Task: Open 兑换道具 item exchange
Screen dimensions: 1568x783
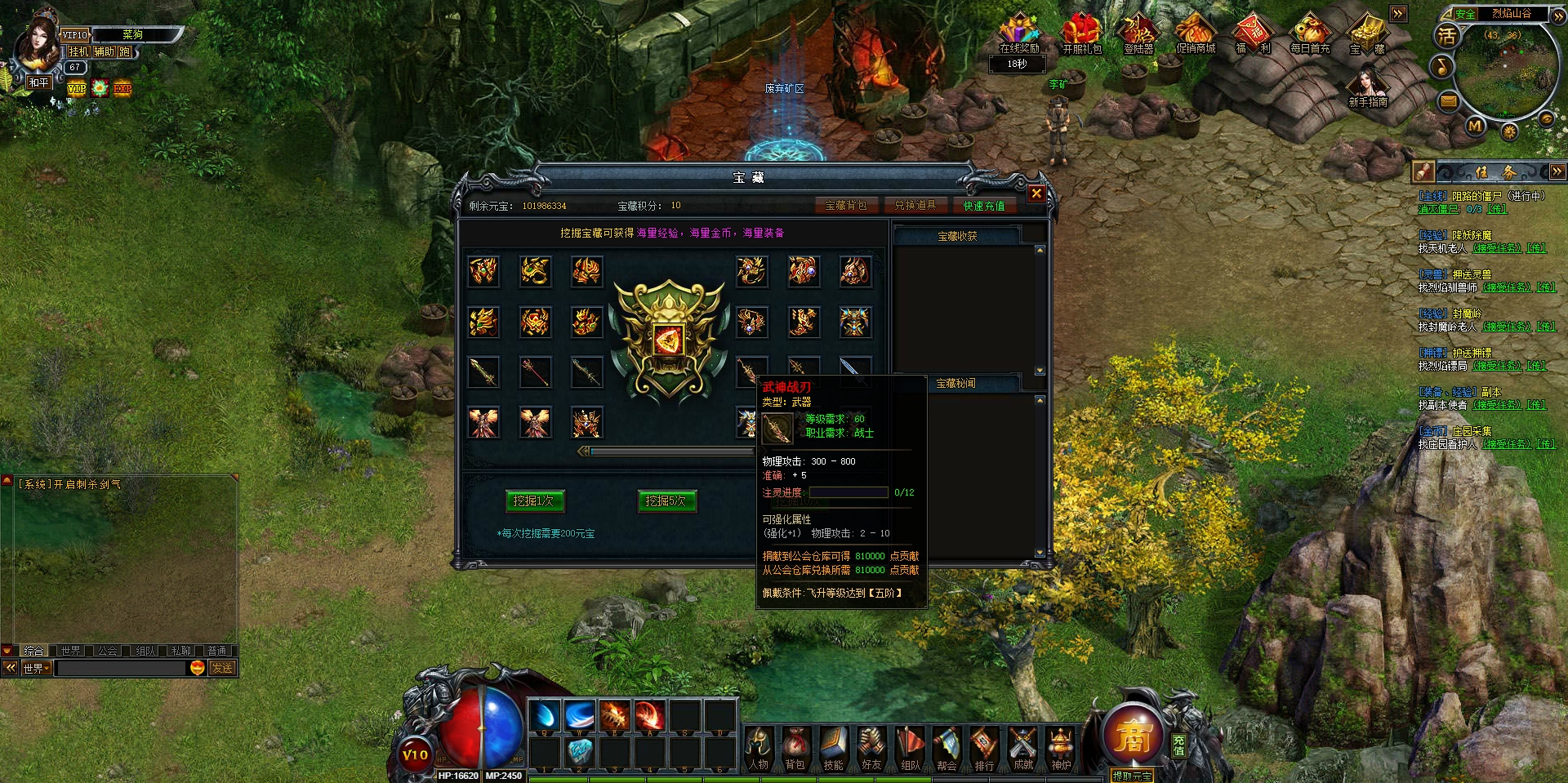Action: pos(915,206)
